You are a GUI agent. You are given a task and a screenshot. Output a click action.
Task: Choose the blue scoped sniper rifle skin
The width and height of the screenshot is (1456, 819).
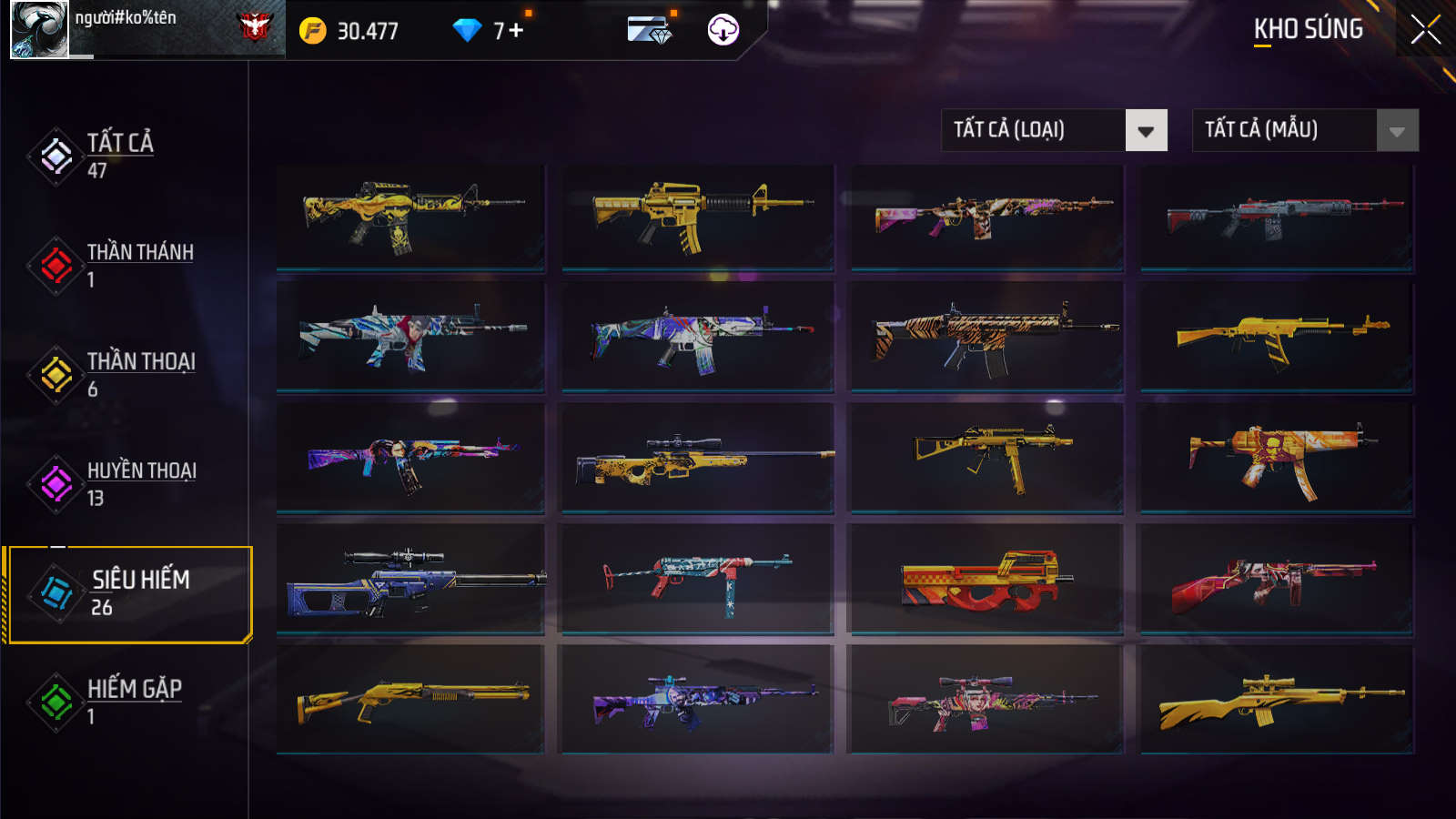click(411, 579)
